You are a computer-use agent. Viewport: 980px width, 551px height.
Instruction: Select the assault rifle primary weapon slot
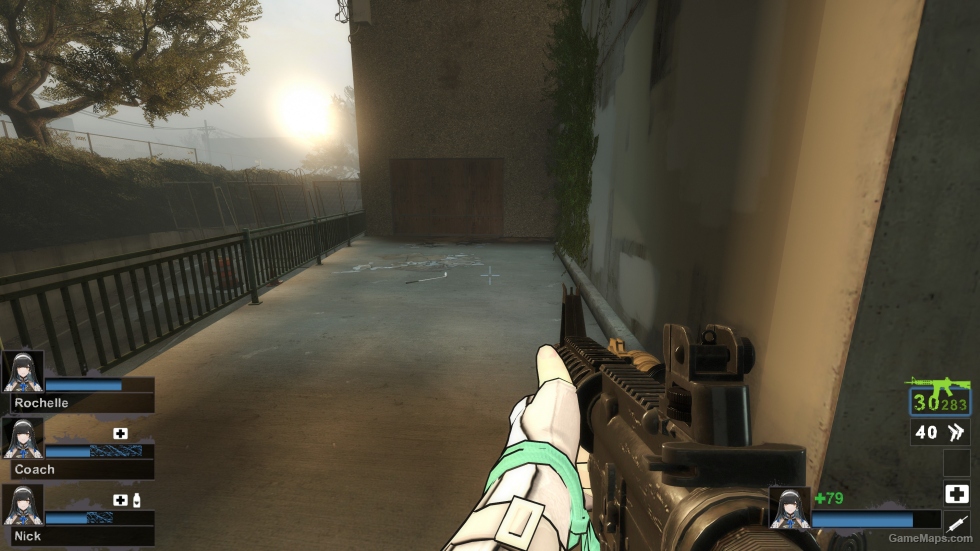938,397
